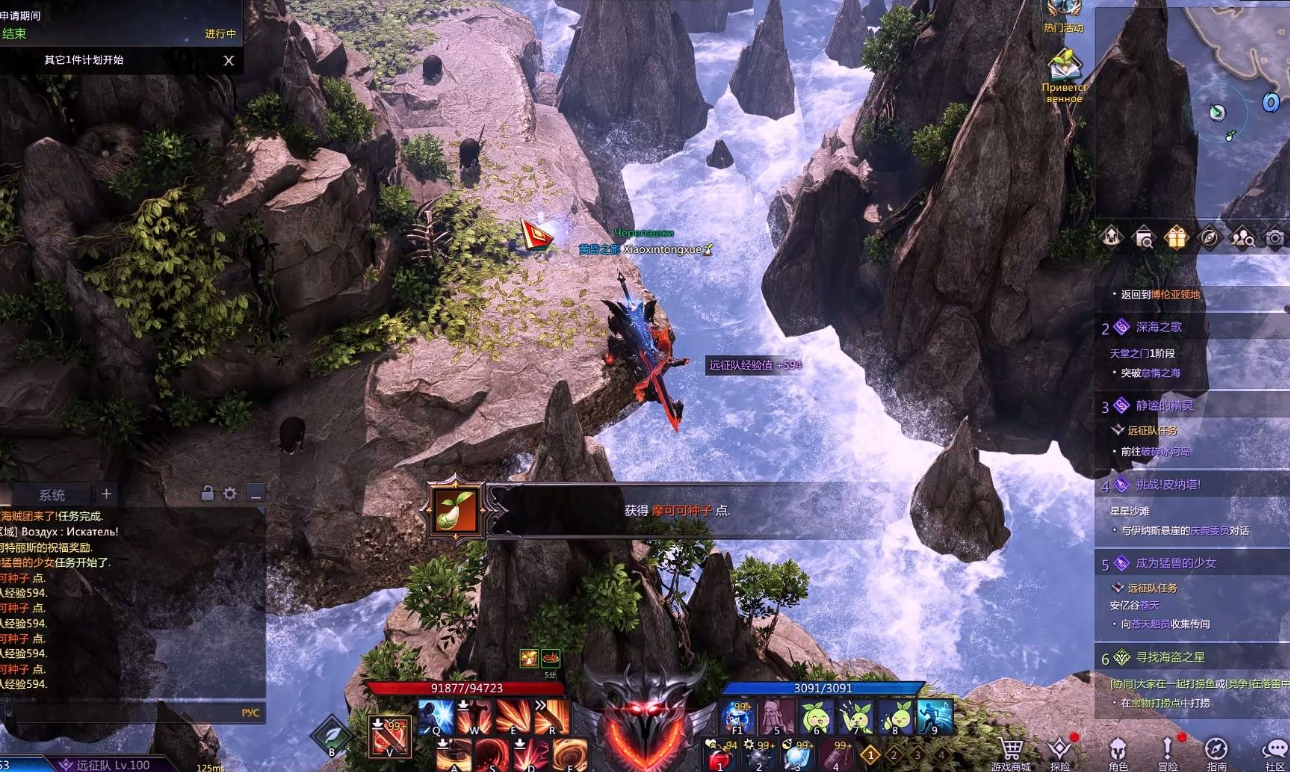Viewport: 1290px width, 772px height.
Task: Add a new chat tab with the plus button
Action: (x=106, y=494)
